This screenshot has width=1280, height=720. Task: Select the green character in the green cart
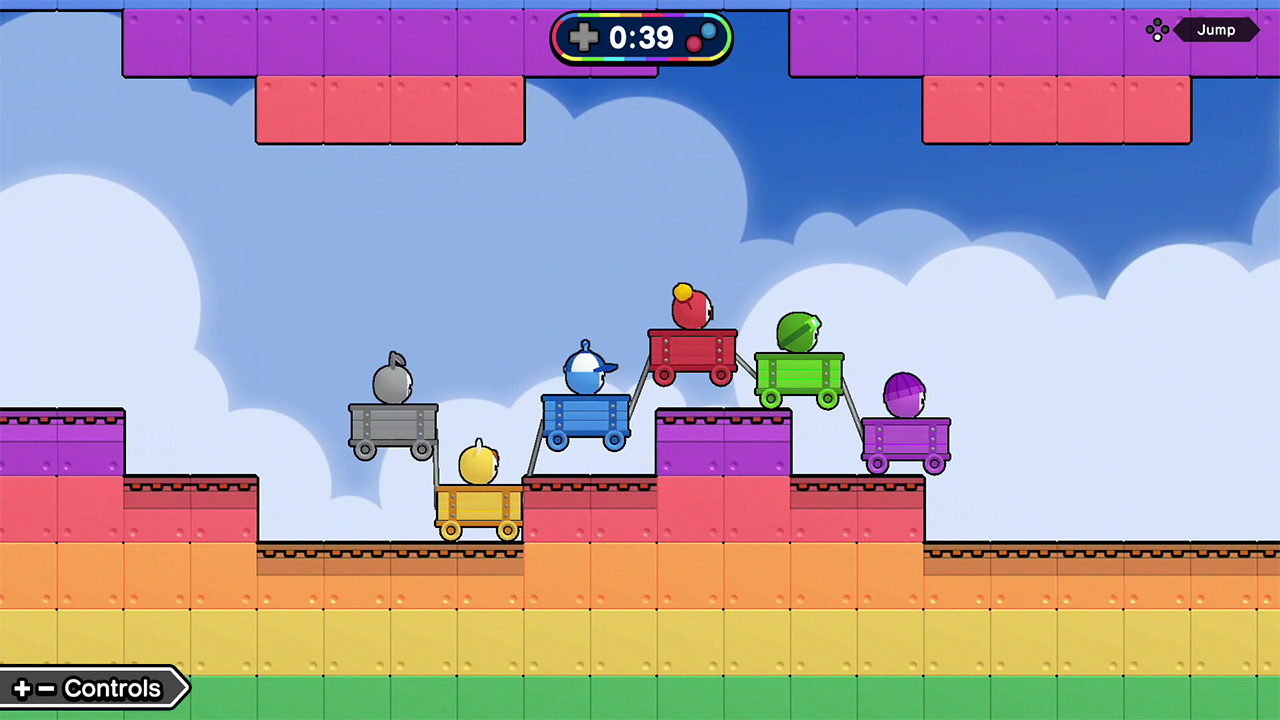pyautogui.click(x=797, y=330)
